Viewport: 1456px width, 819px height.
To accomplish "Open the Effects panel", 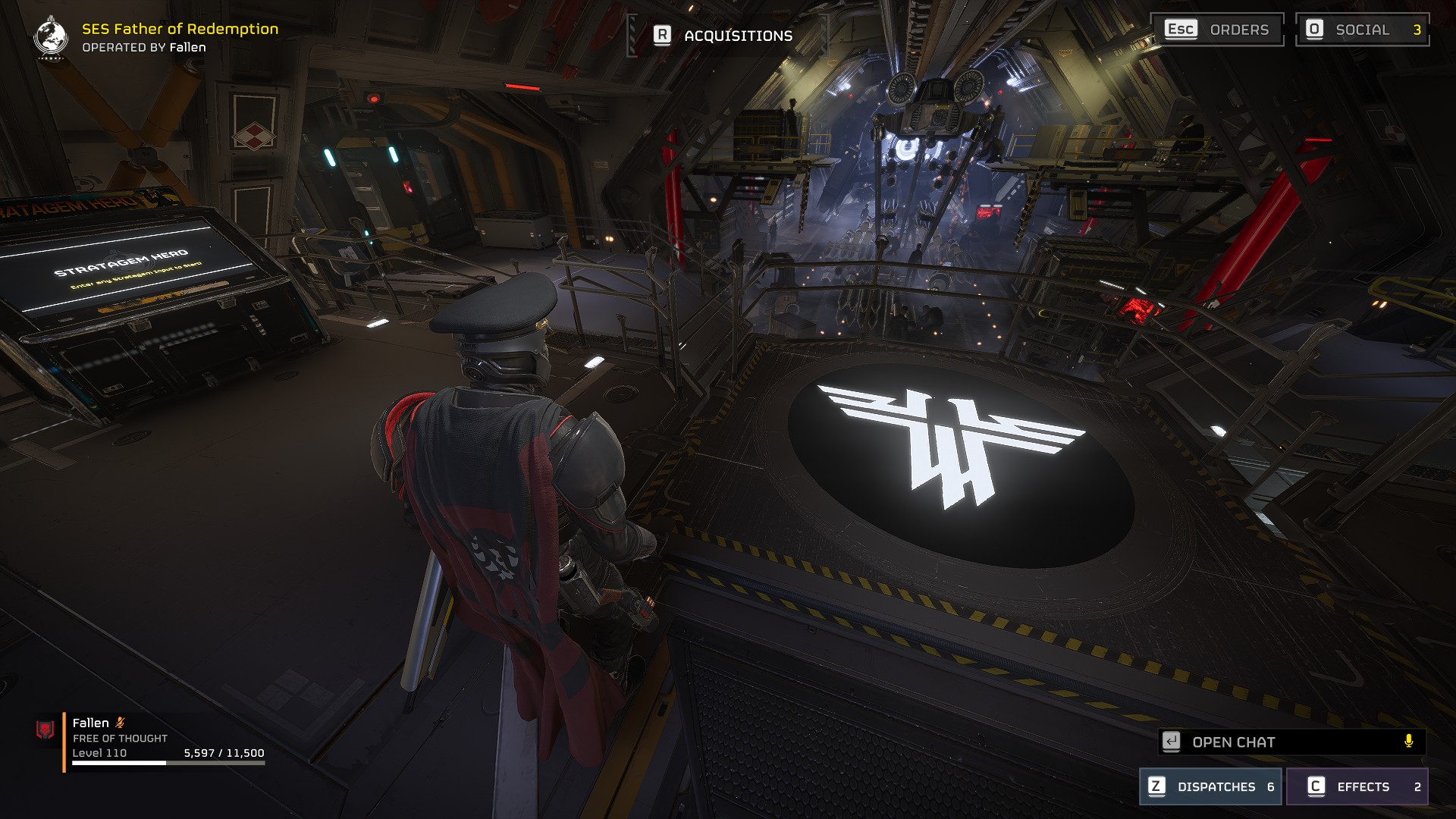I will point(1357,786).
